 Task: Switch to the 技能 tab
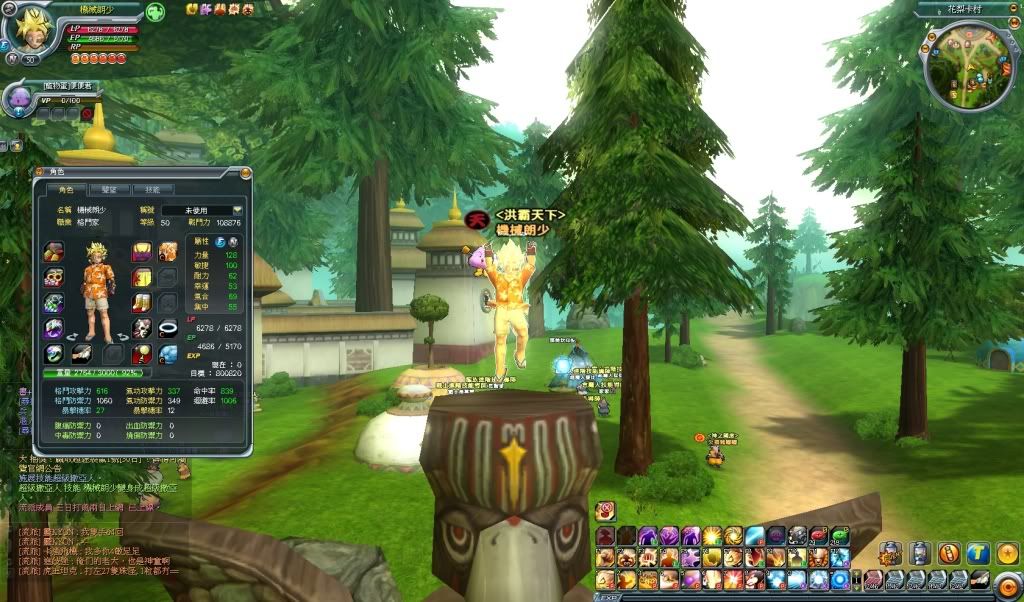[x=152, y=189]
